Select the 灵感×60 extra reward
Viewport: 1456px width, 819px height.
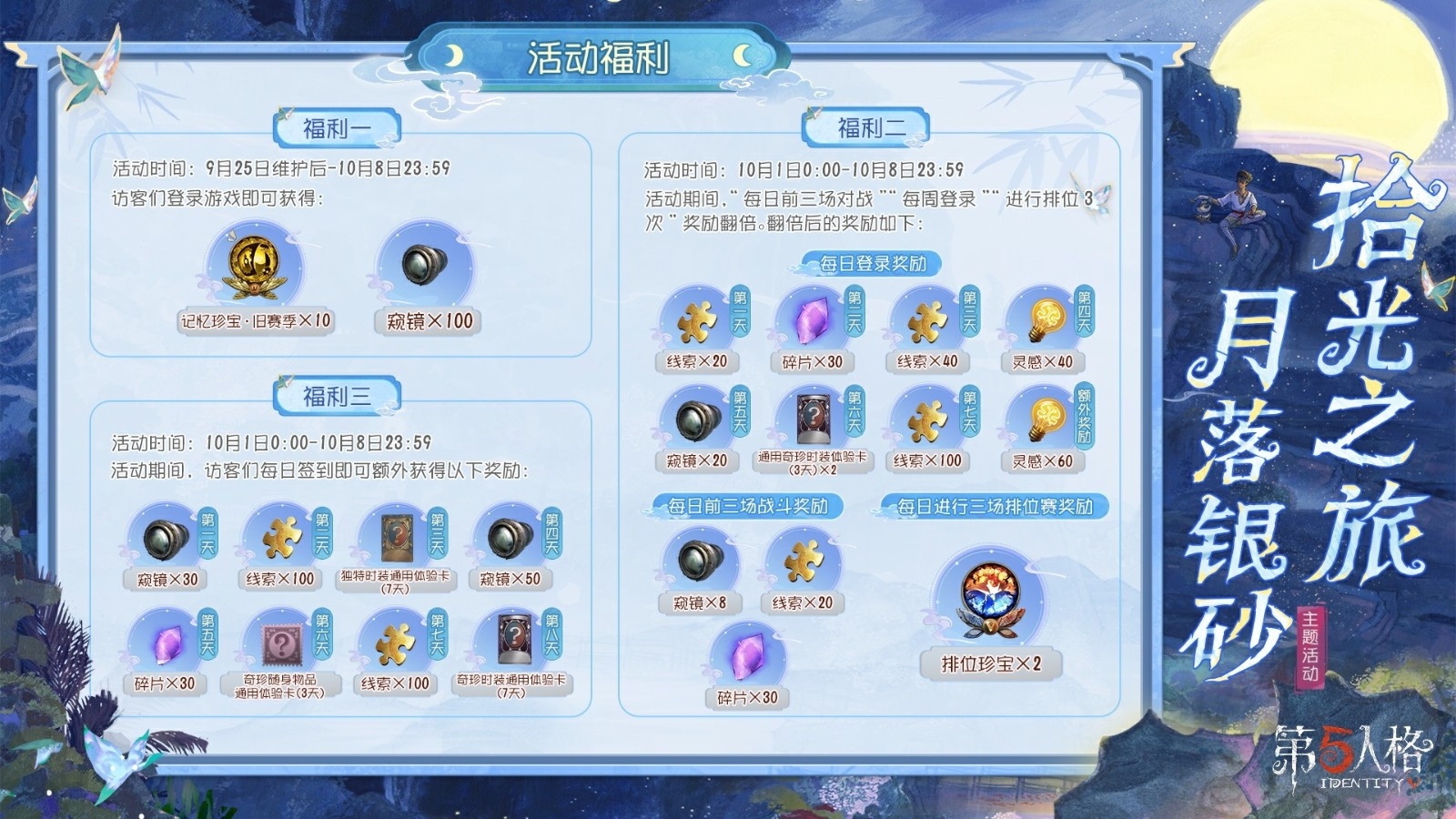pyautogui.click(x=1043, y=420)
